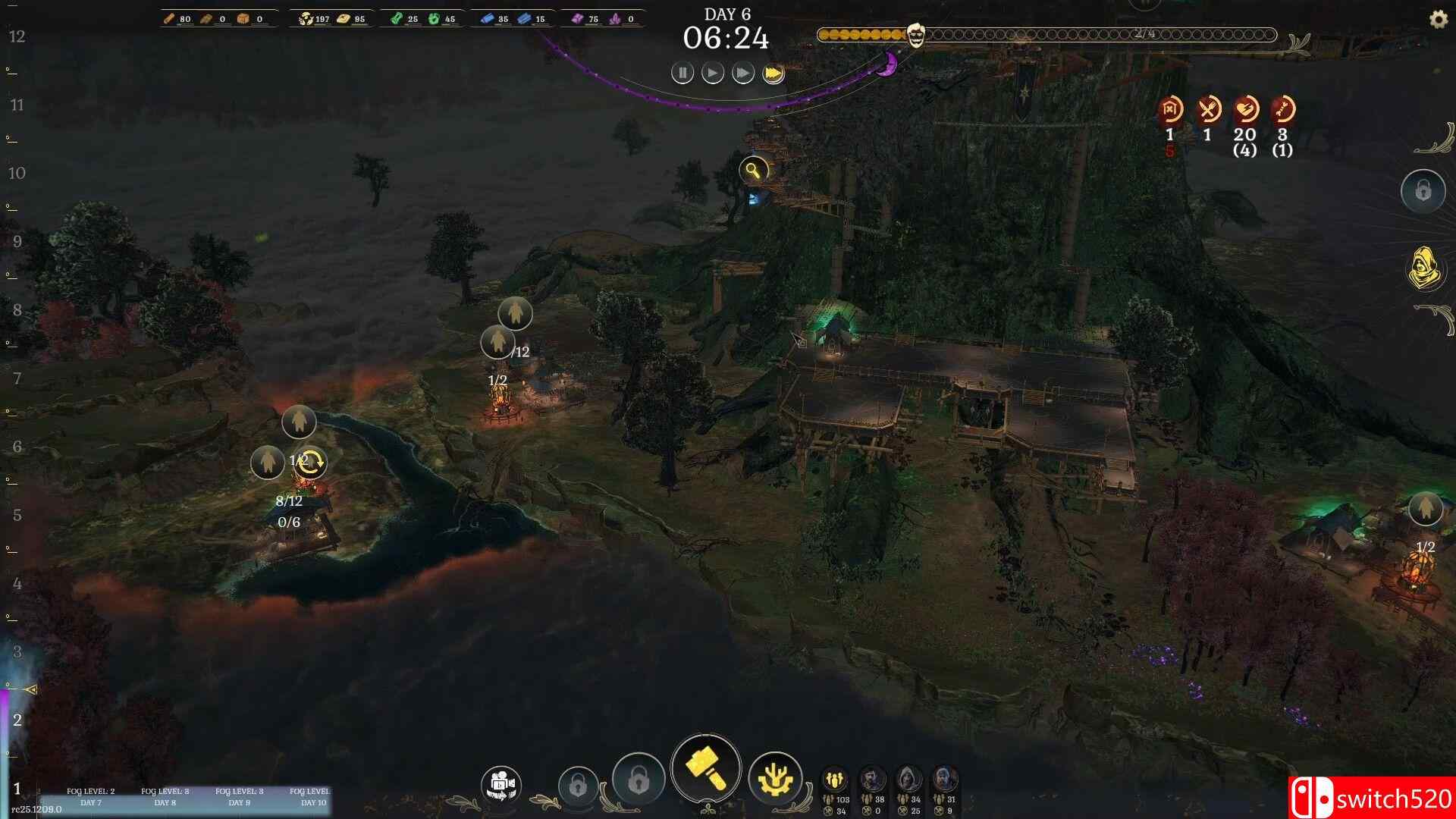The height and width of the screenshot is (819, 1456).
Task: Pause the game with the pause button
Action: [x=682, y=73]
